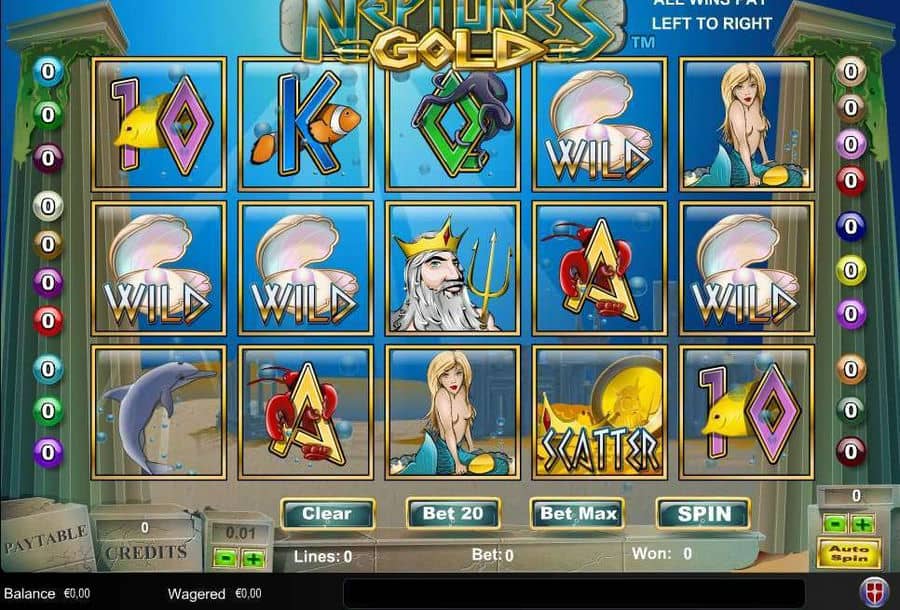Increase coin value above 0.01 with plus

(253, 559)
